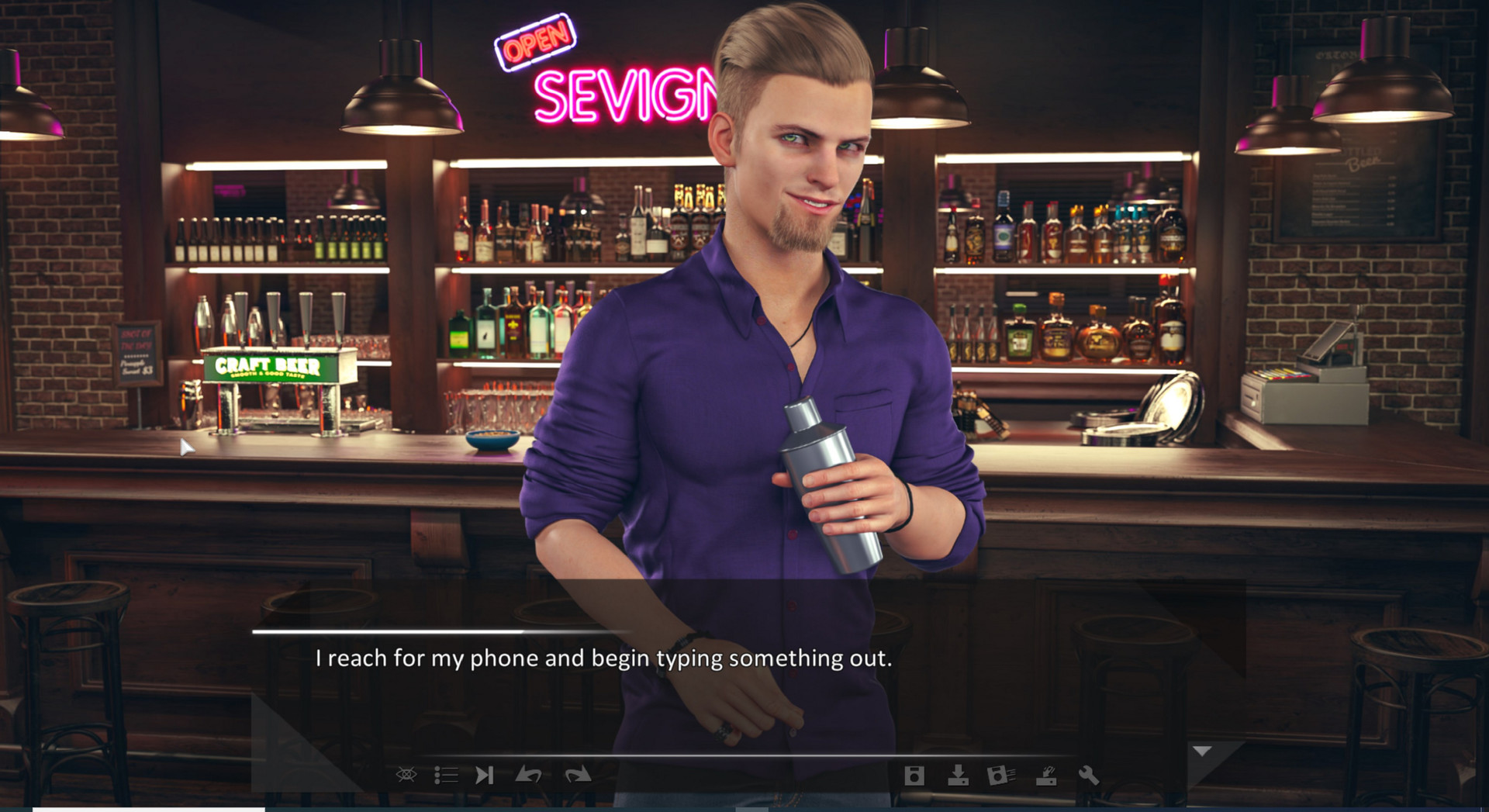1489x812 pixels.
Task: Perform a quick save with the disk-lines icon
Action: pyautogui.click(x=1000, y=775)
